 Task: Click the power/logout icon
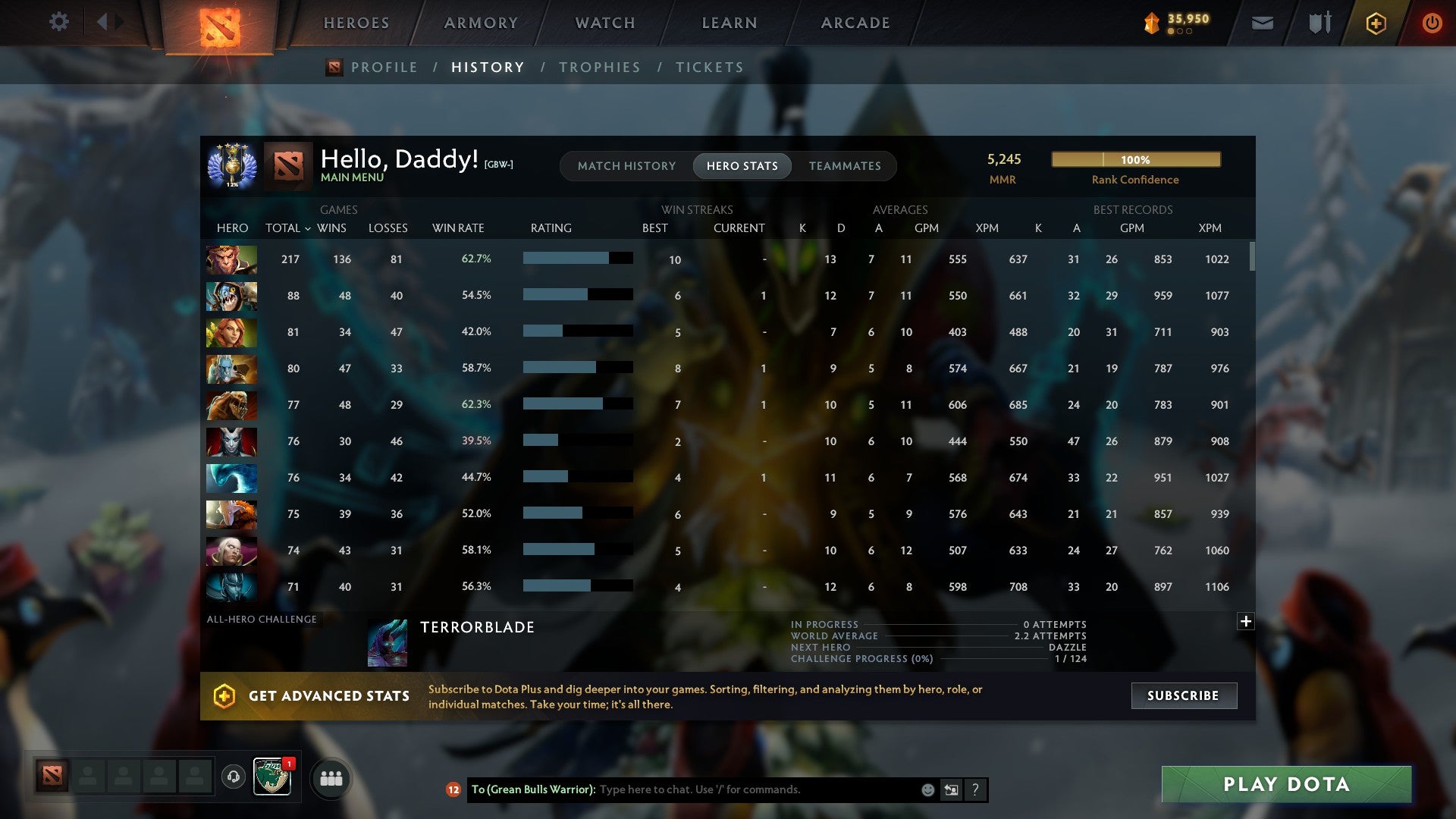tap(1432, 23)
